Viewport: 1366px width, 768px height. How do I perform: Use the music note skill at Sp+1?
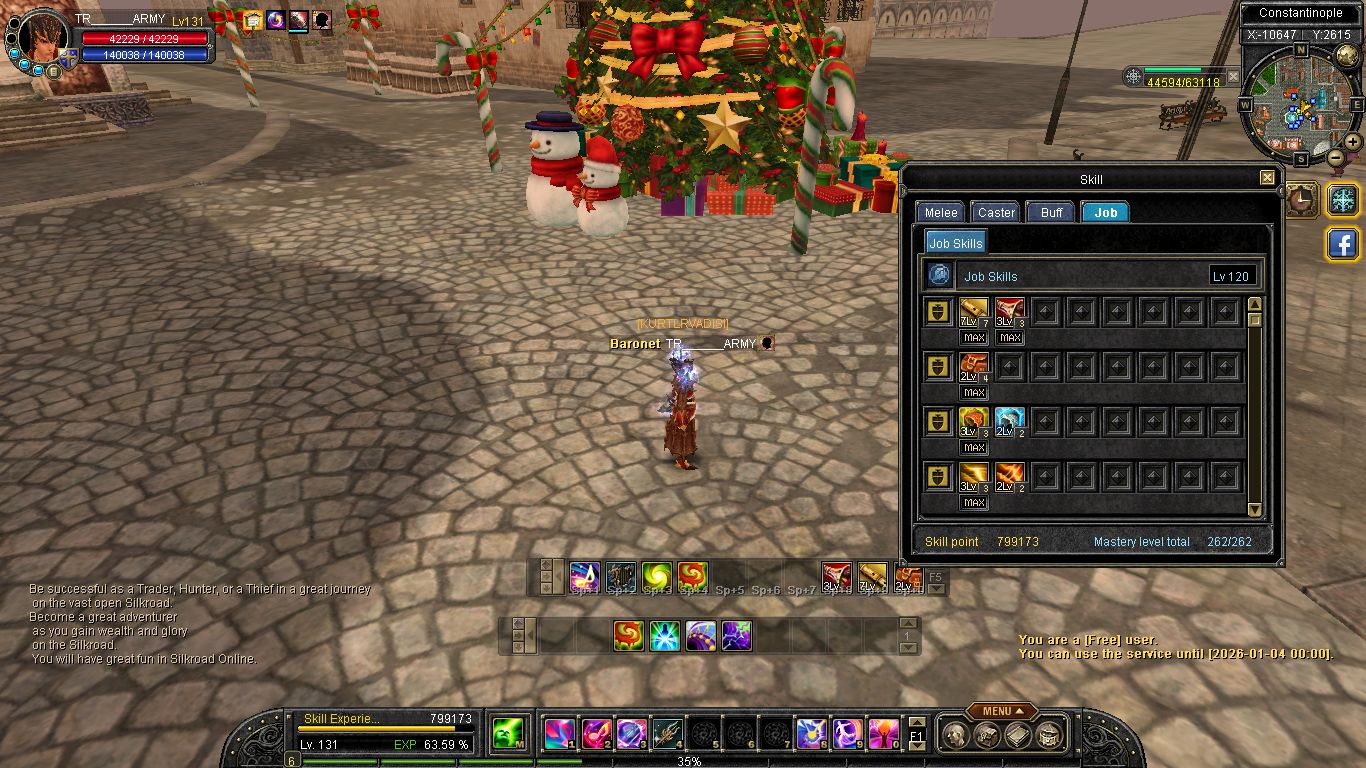tap(584, 576)
